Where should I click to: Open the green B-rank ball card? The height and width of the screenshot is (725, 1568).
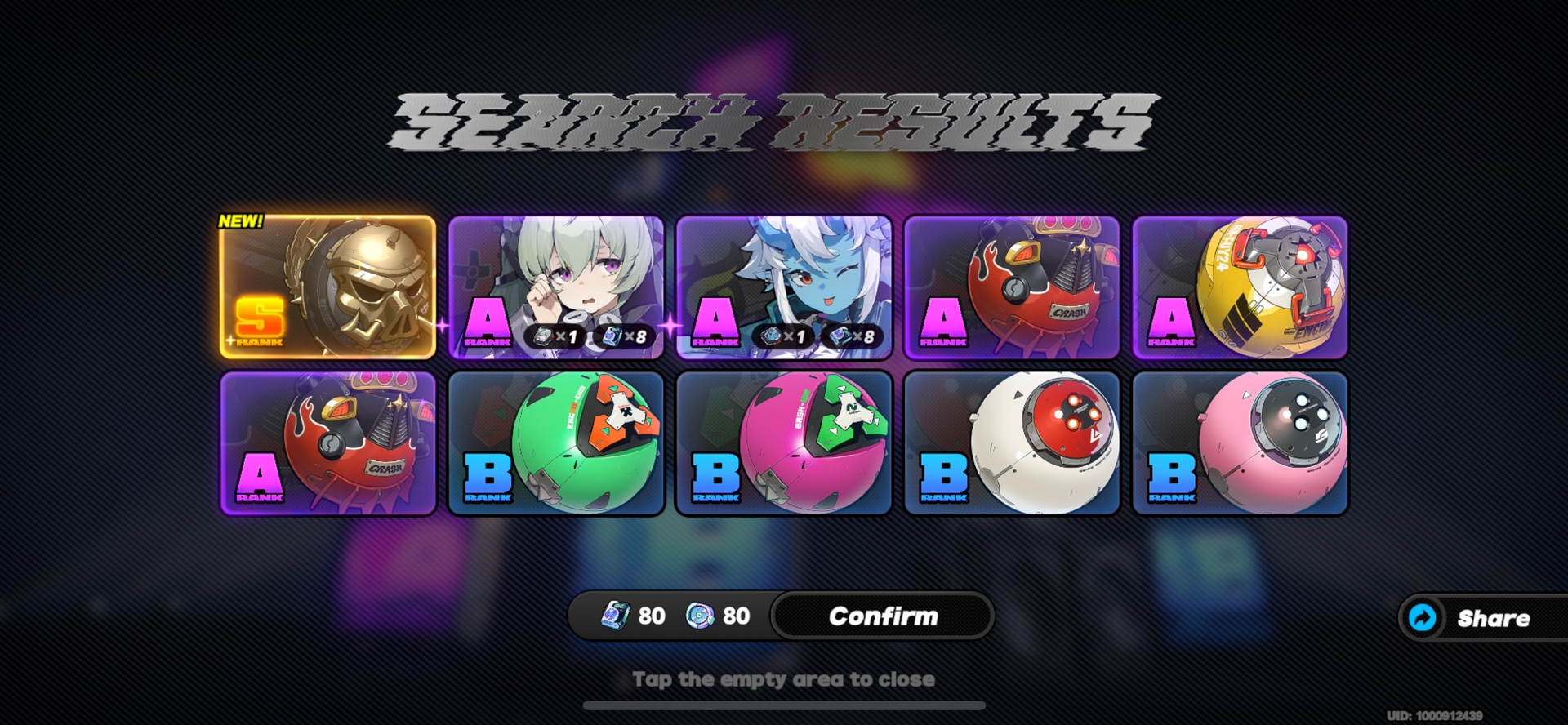pyautogui.click(x=555, y=445)
